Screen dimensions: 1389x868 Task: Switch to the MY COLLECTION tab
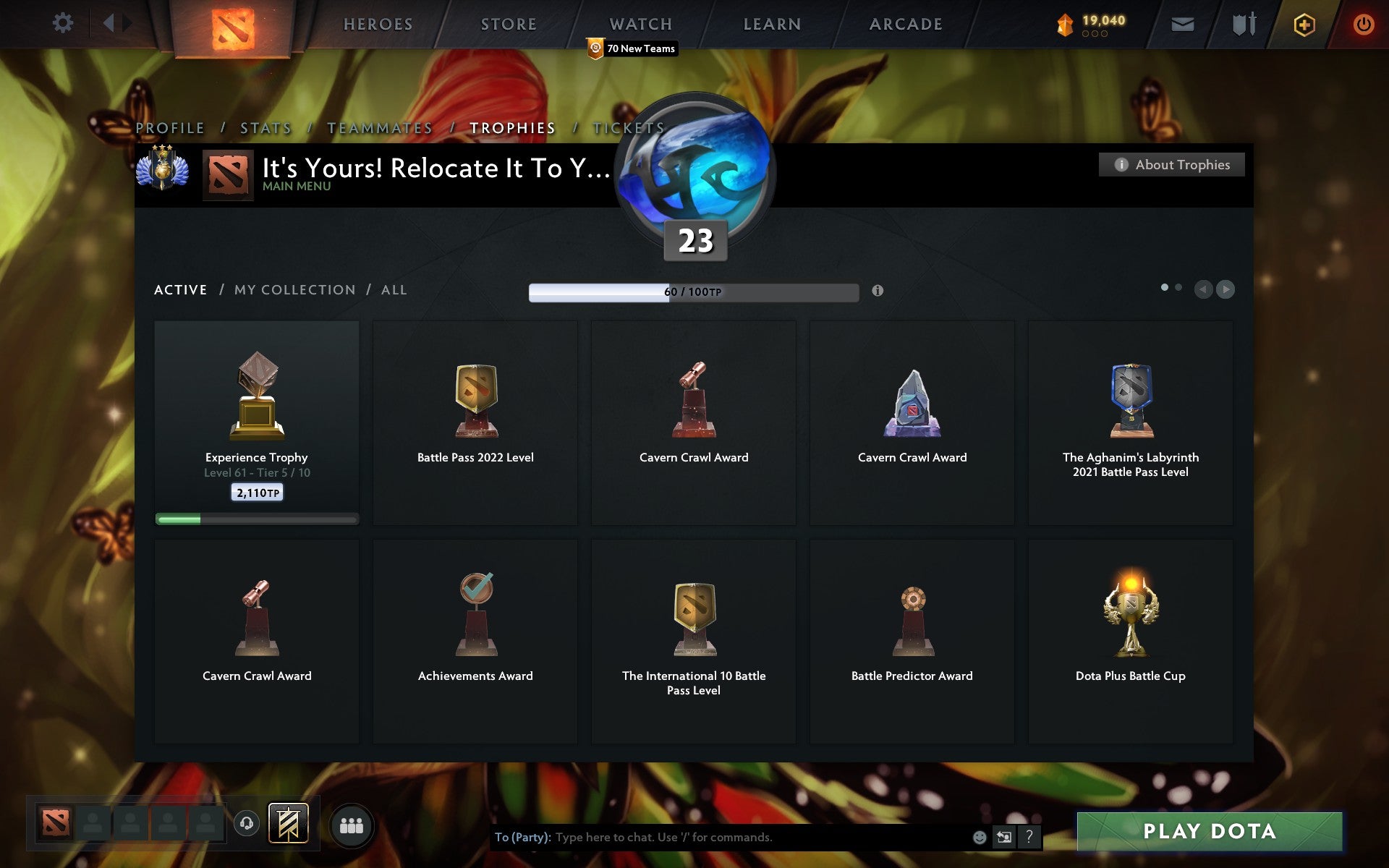point(294,289)
